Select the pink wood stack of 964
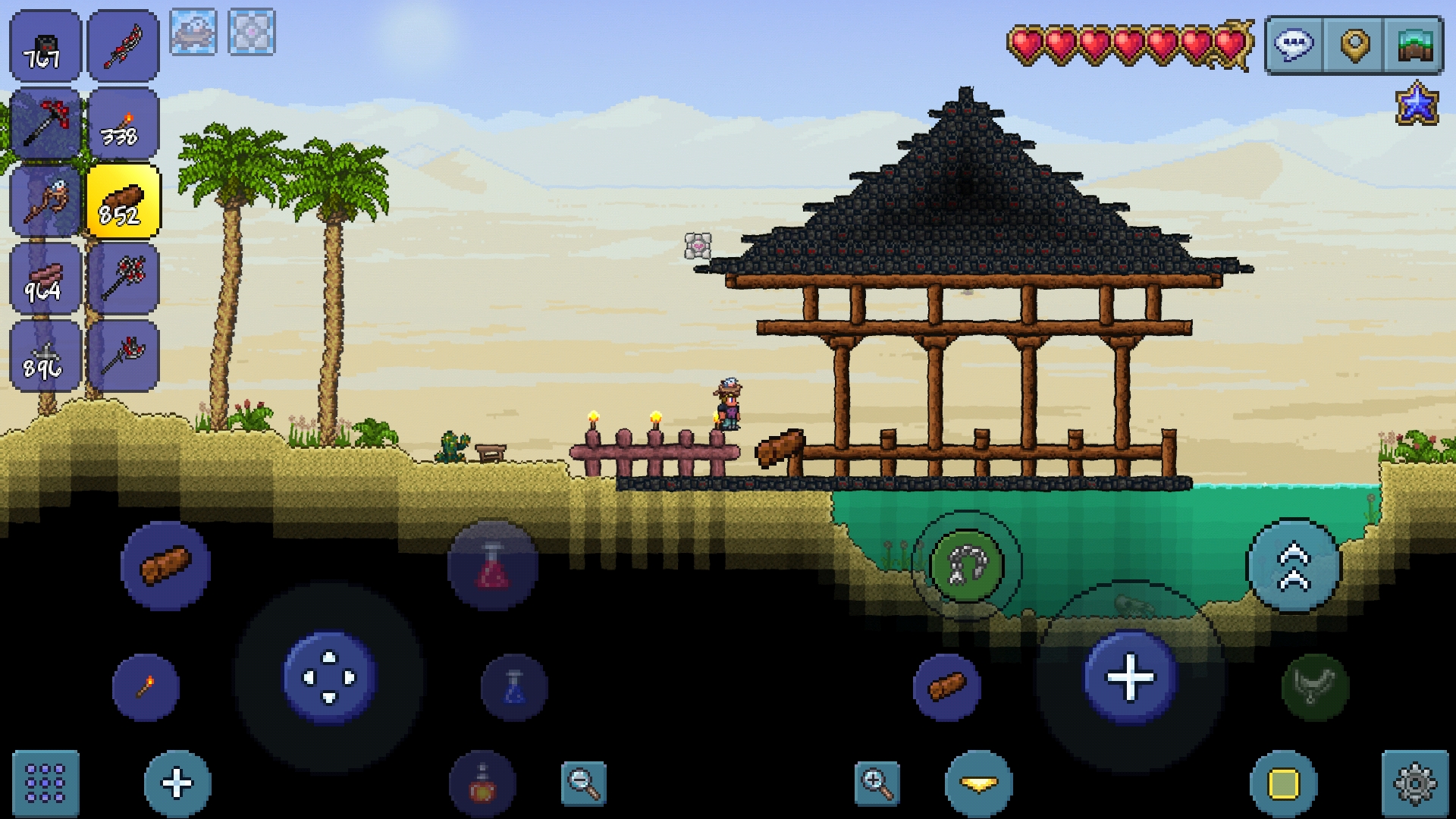 point(45,279)
